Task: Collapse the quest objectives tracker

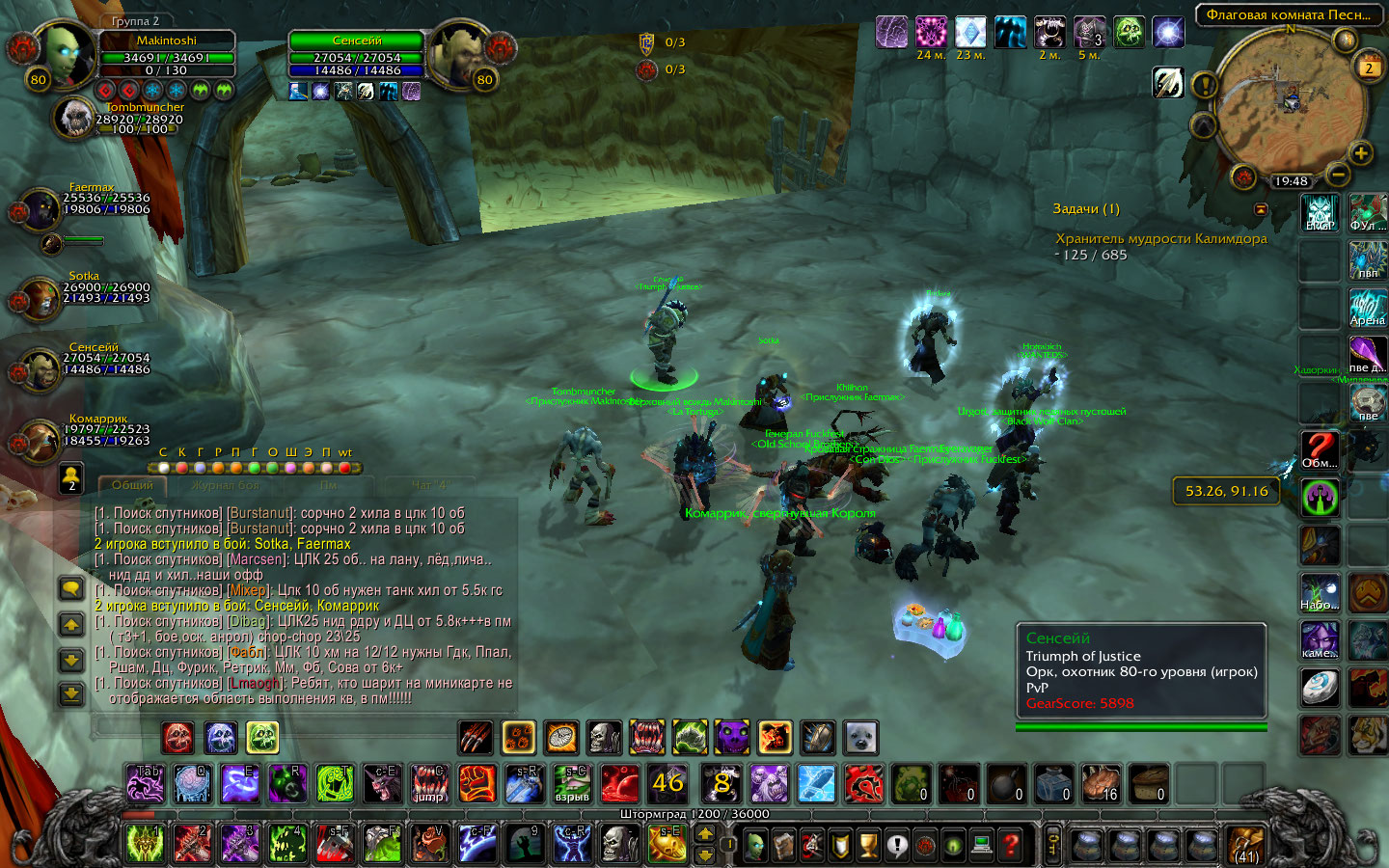Action: tap(1260, 209)
